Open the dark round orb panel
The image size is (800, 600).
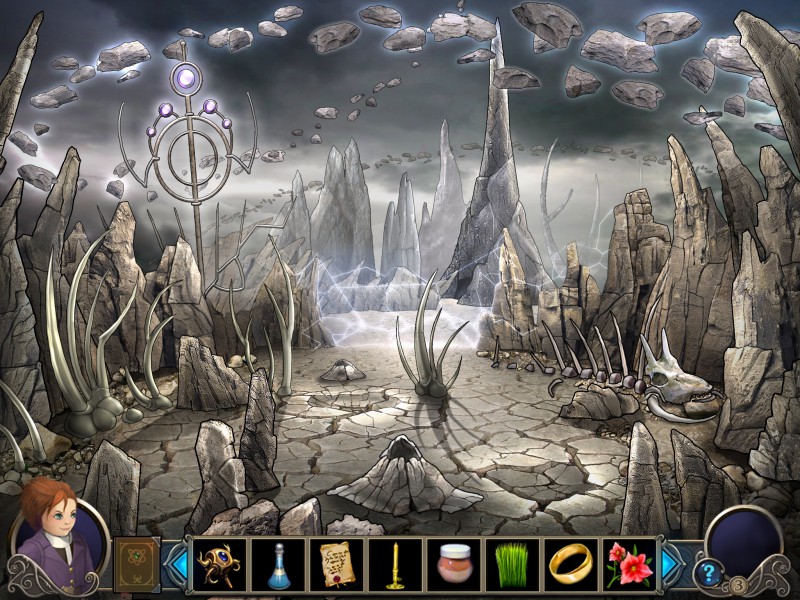pos(743,540)
